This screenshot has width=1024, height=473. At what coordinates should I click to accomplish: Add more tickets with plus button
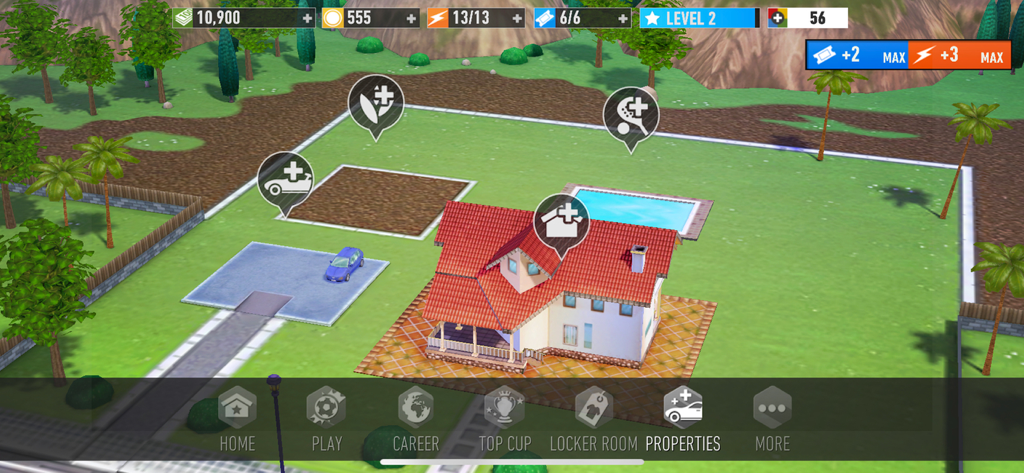623,18
